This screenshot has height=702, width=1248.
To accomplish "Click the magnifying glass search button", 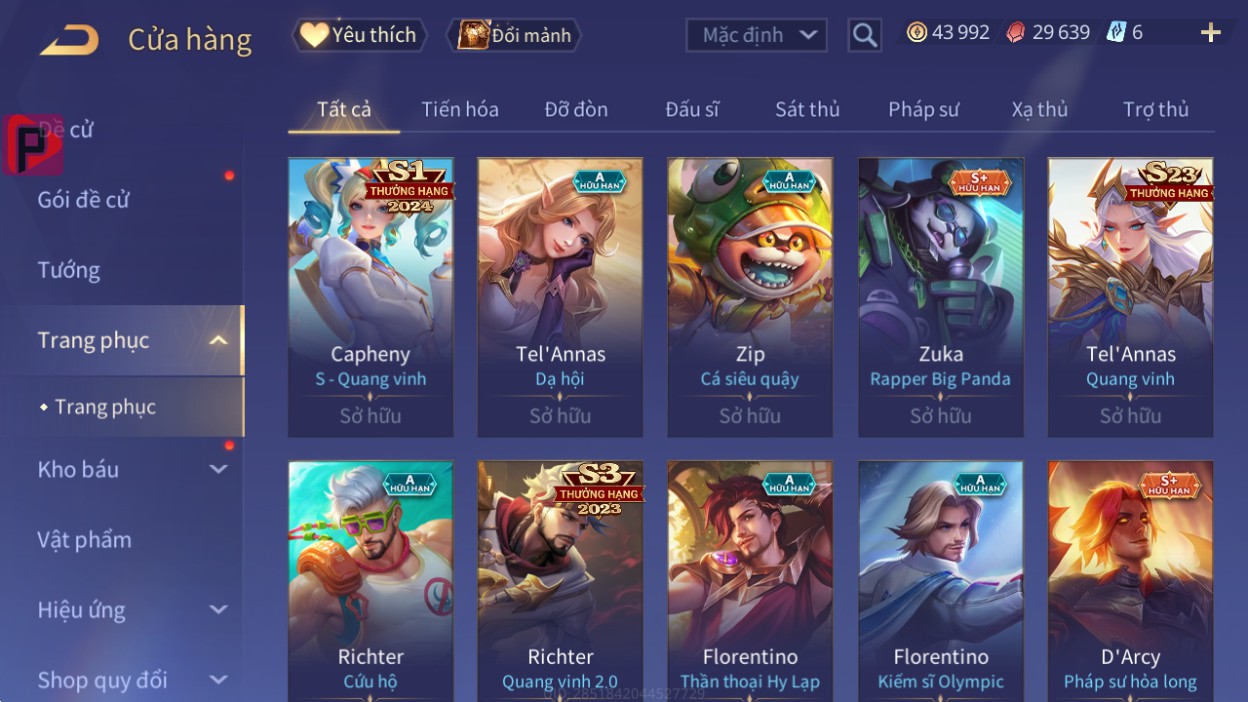I will point(864,36).
